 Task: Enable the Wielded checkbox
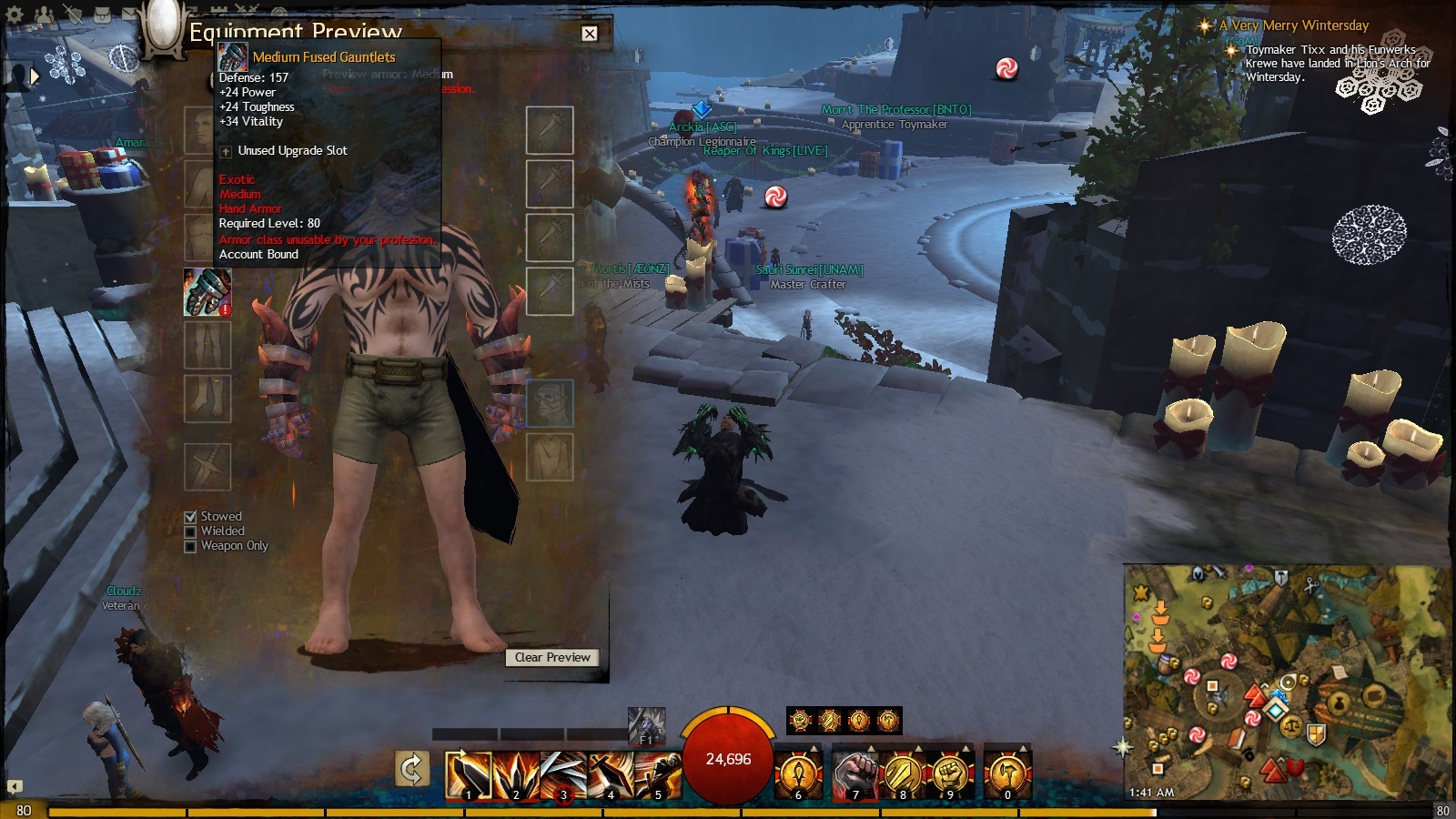[x=190, y=531]
